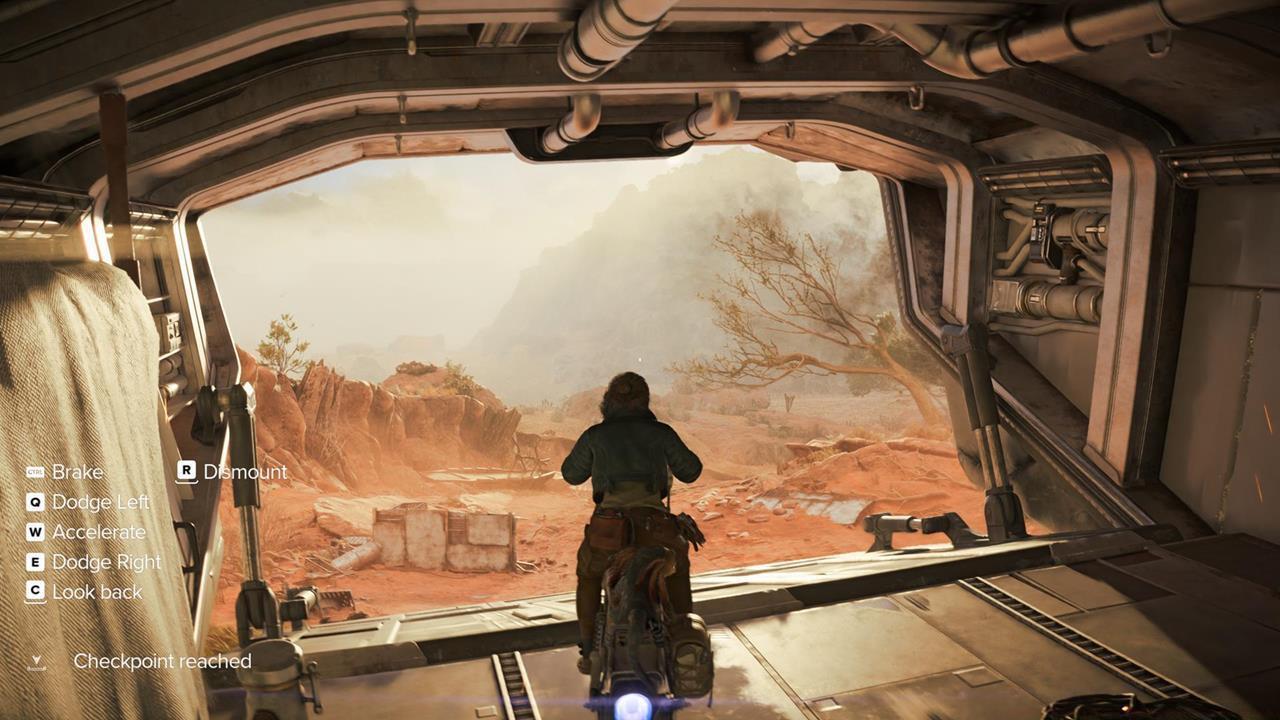Click the underline beneath the R Dismount key

187,481
